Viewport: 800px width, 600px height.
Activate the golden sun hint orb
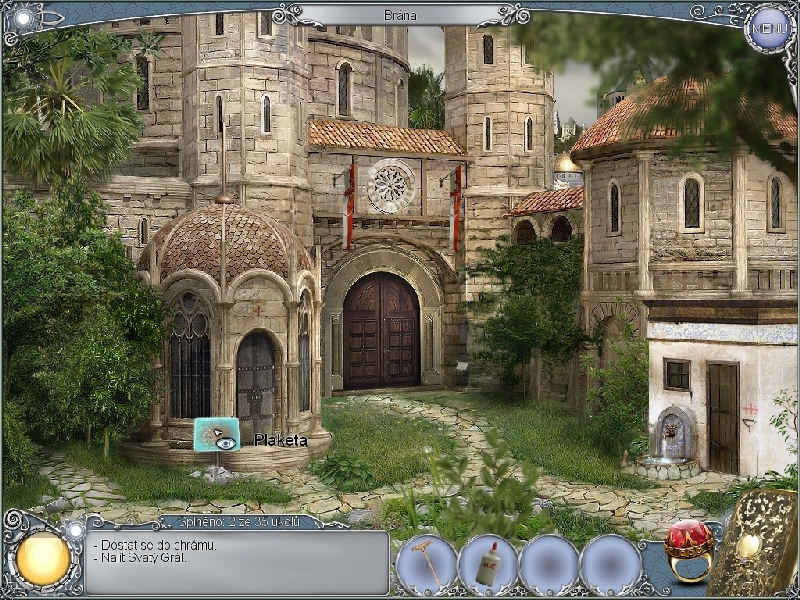click(x=43, y=560)
